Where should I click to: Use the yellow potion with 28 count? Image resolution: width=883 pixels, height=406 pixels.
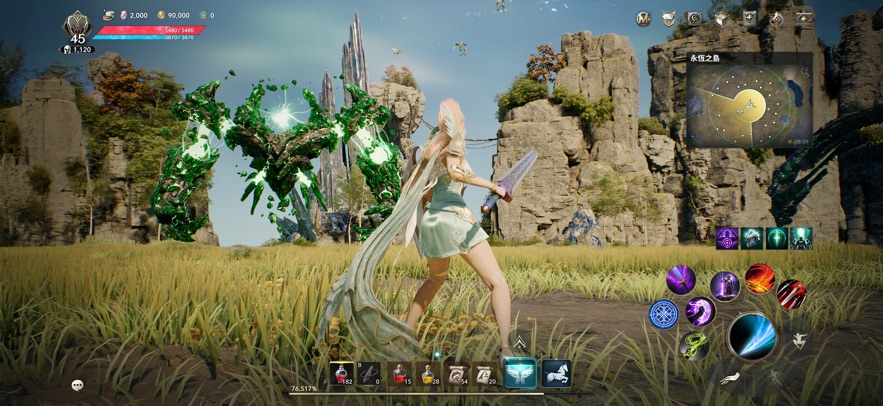428,374
